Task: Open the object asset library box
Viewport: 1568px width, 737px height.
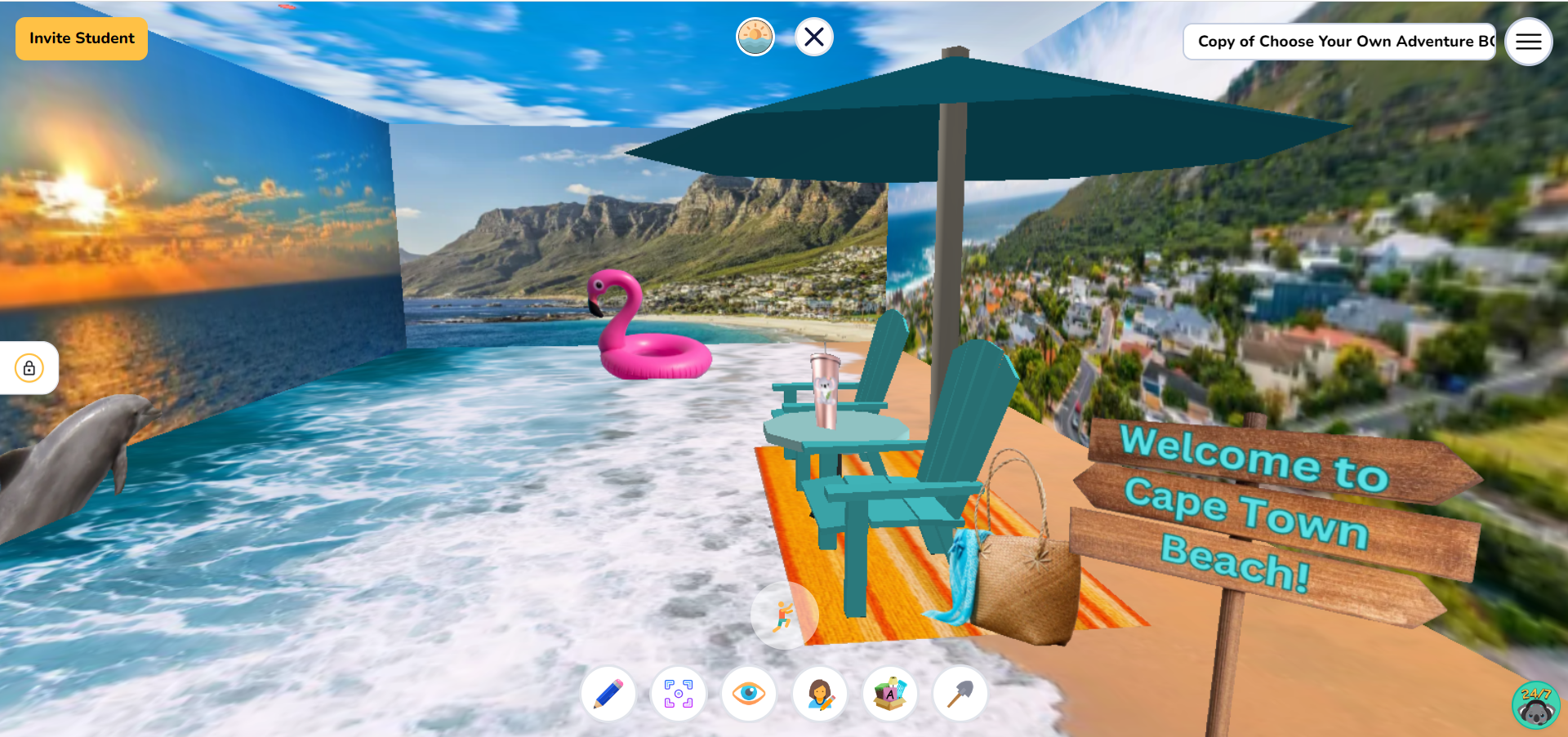Action: [890, 693]
